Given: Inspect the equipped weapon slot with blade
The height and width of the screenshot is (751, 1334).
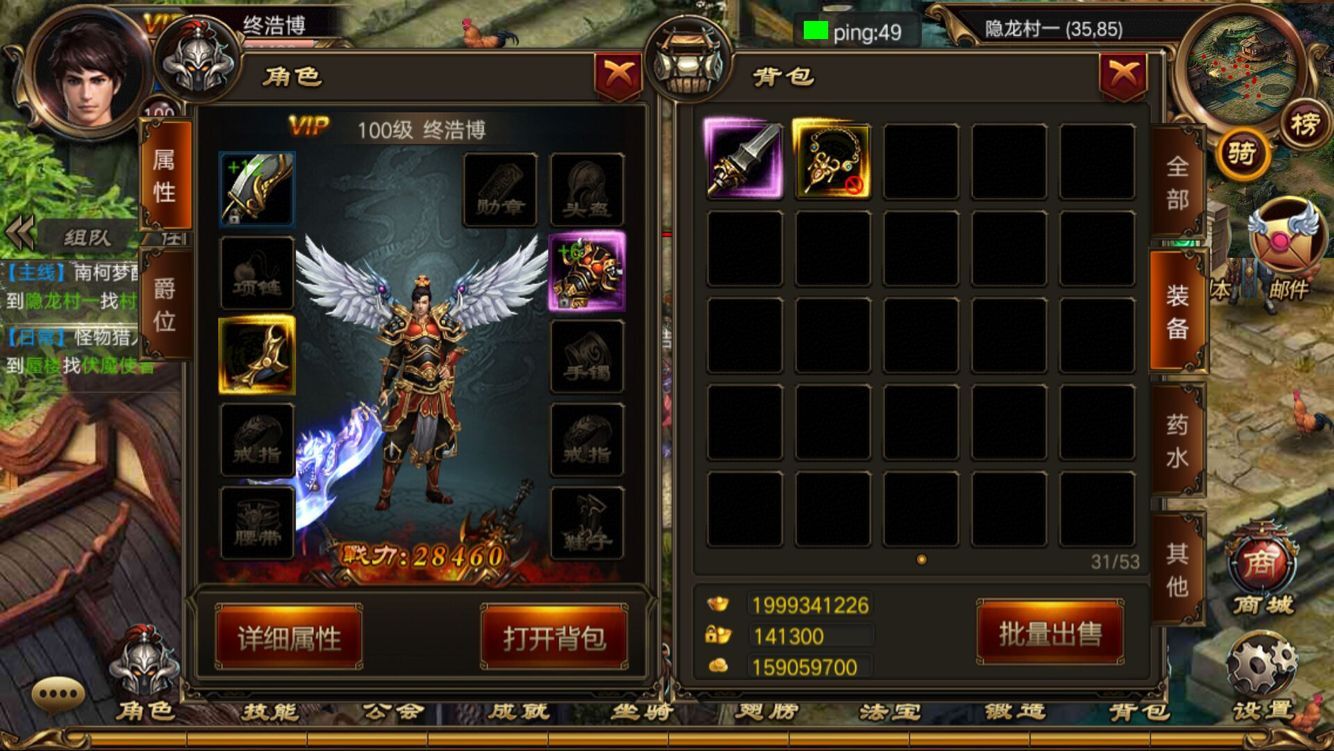Looking at the screenshot, I should pyautogui.click(x=257, y=188).
